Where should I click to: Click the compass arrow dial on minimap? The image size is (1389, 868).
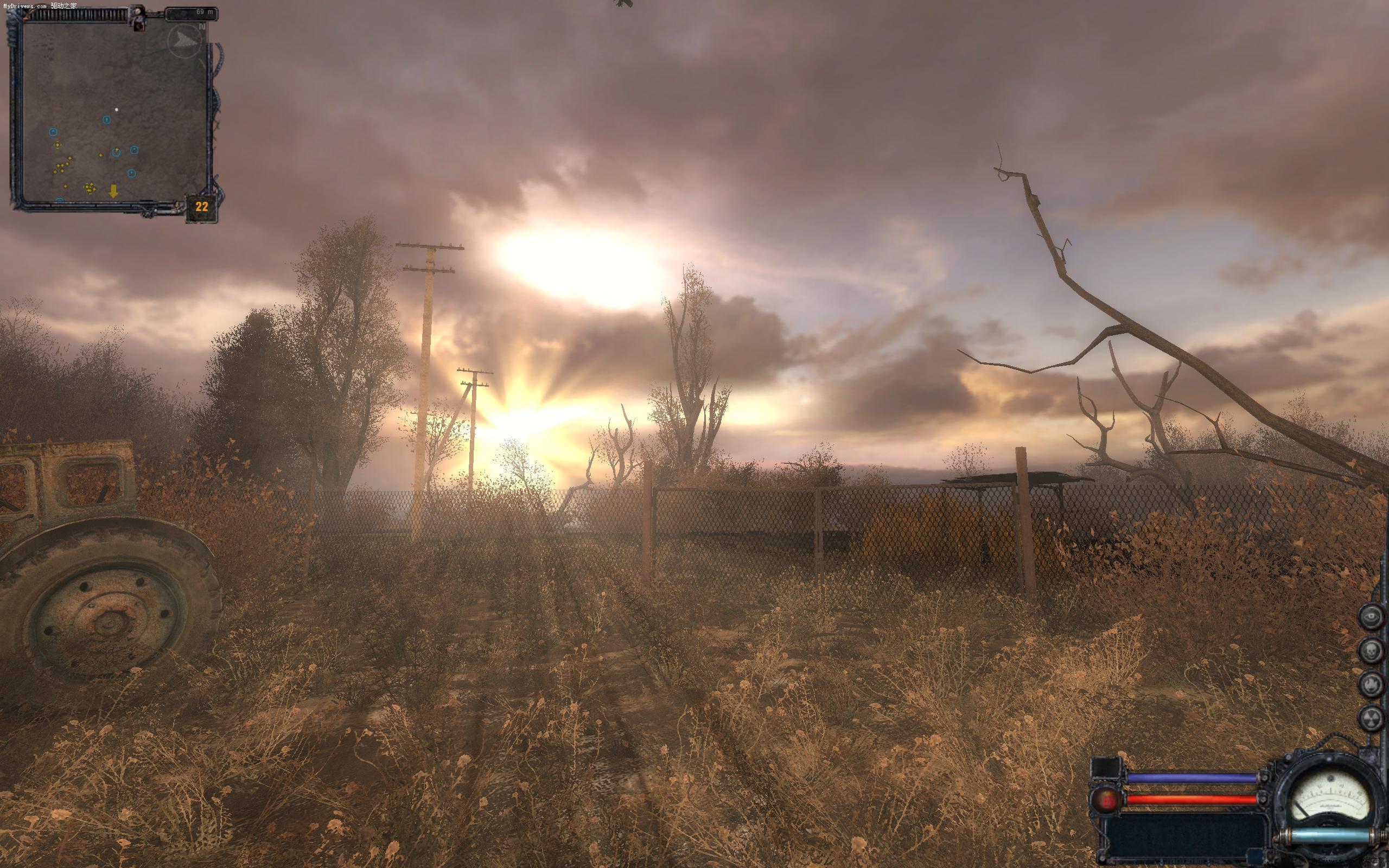click(x=185, y=40)
